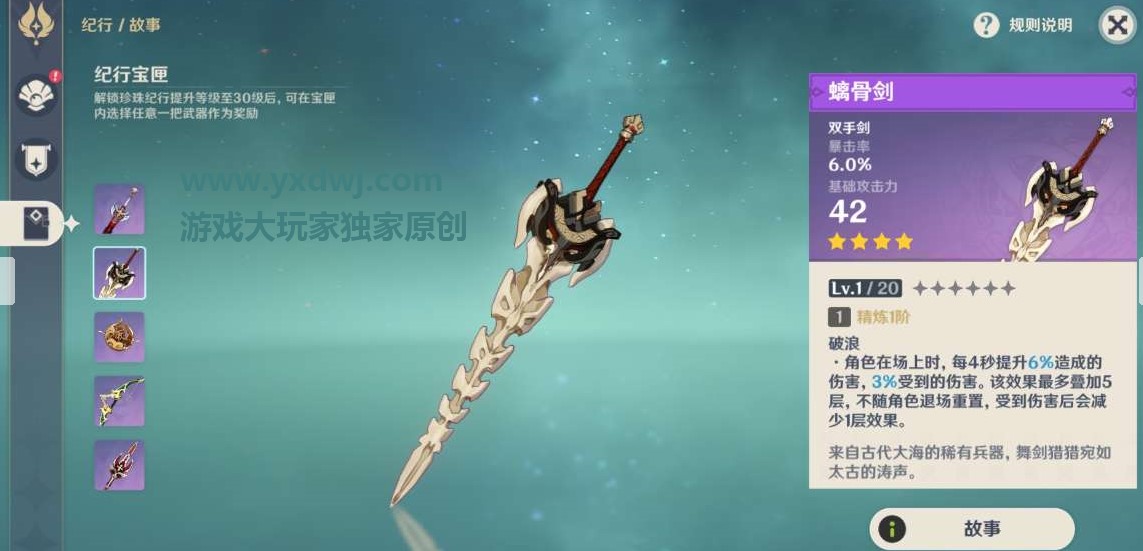Open the 规则说明 rules help
Screen dimensions: 1143x551
click(x=1023, y=25)
